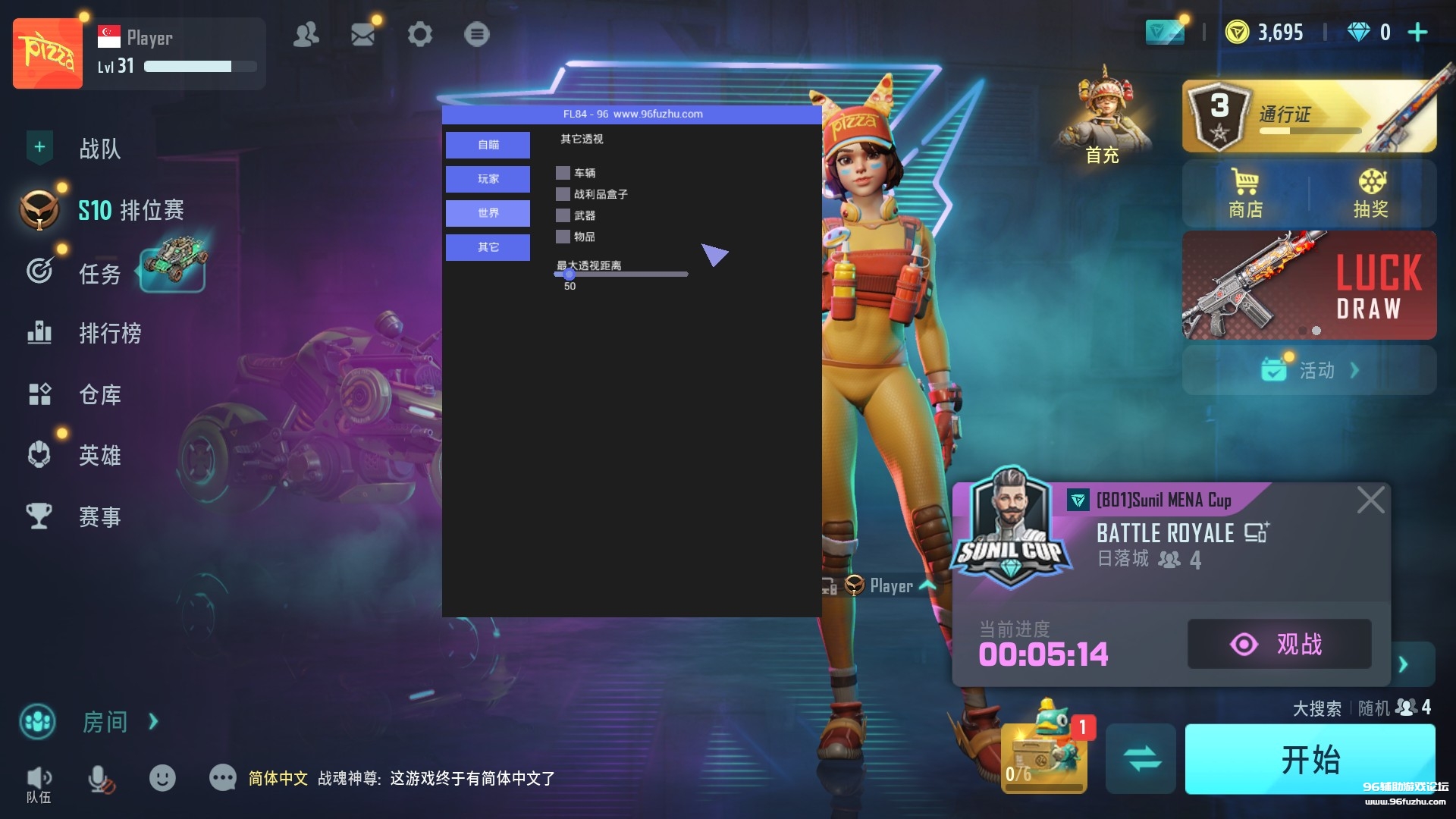Viewport: 1456px width, 819px height.
Task: Close the Sunil MENA Cup popup
Action: [x=1370, y=500]
